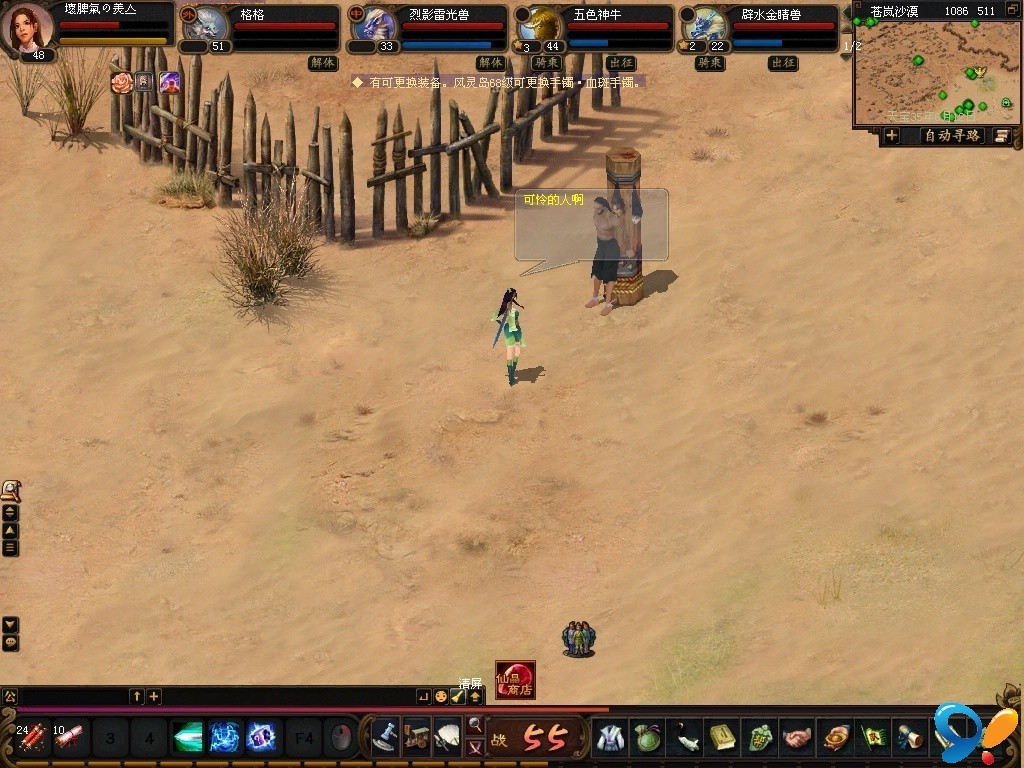This screenshot has width=1024, height=768.
Task: Open the character clothing equipment icon
Action: (x=610, y=738)
